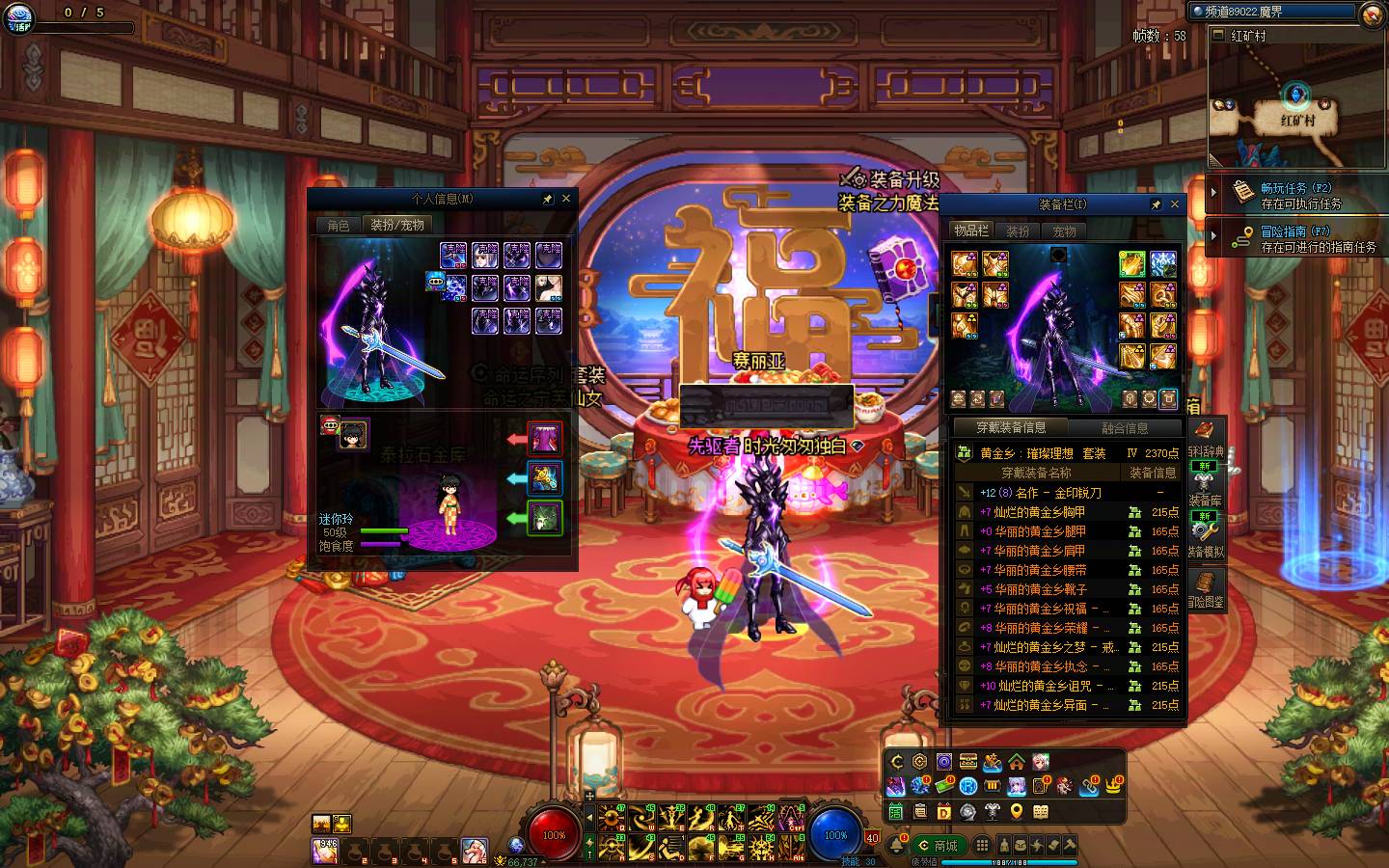Switch to the 融合信息 tab

(x=1125, y=428)
